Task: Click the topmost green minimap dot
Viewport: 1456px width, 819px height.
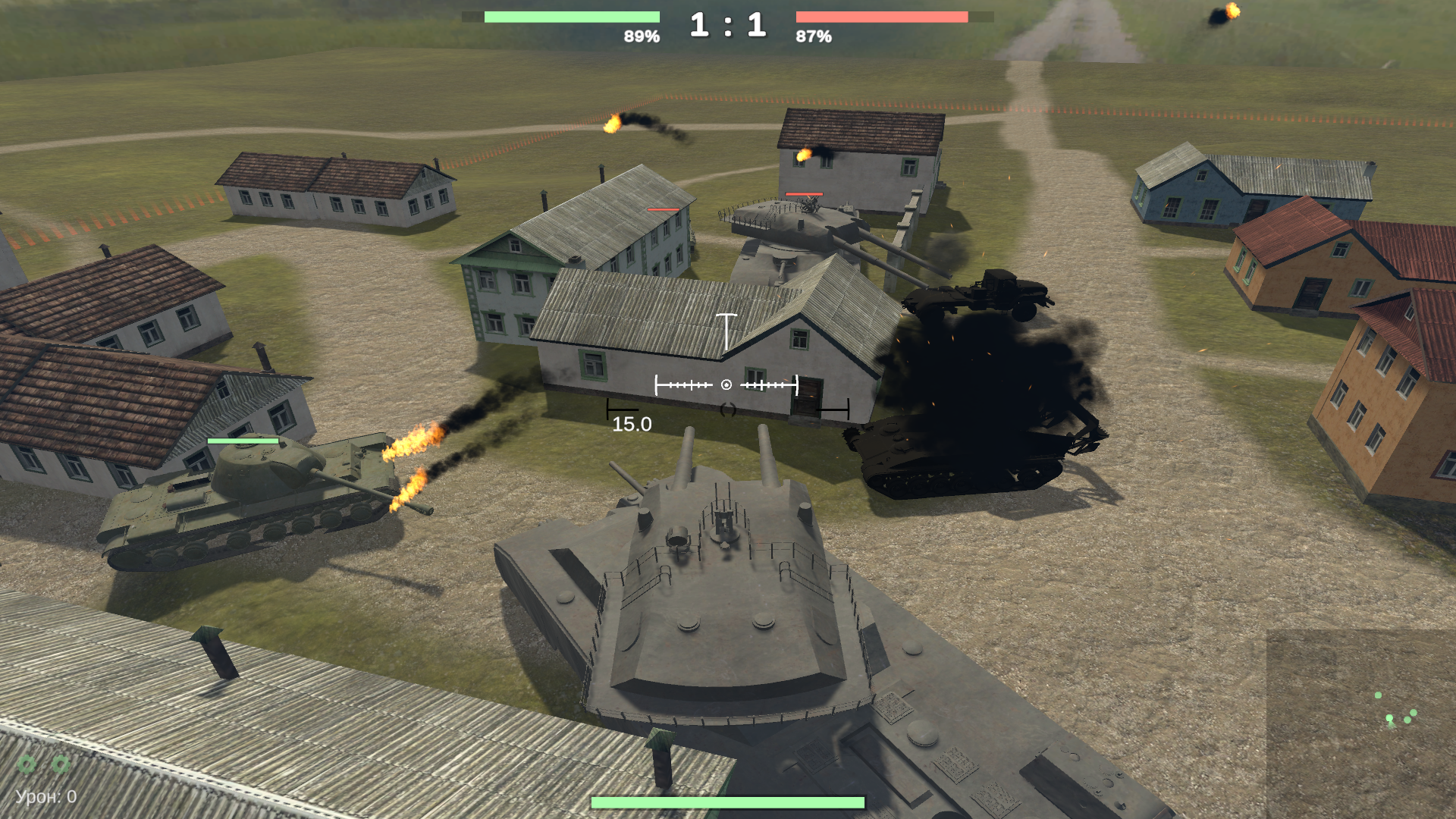Action: point(1378,695)
